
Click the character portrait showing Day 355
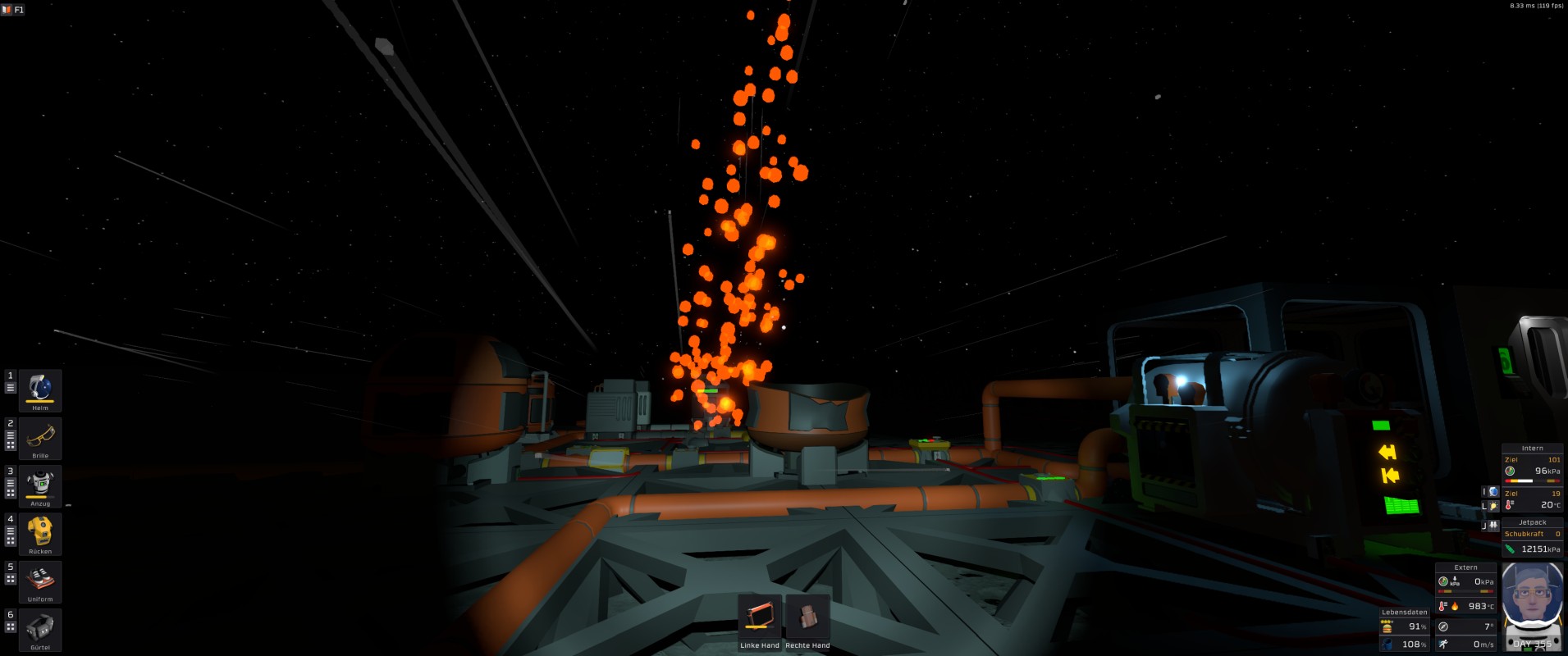1532,605
